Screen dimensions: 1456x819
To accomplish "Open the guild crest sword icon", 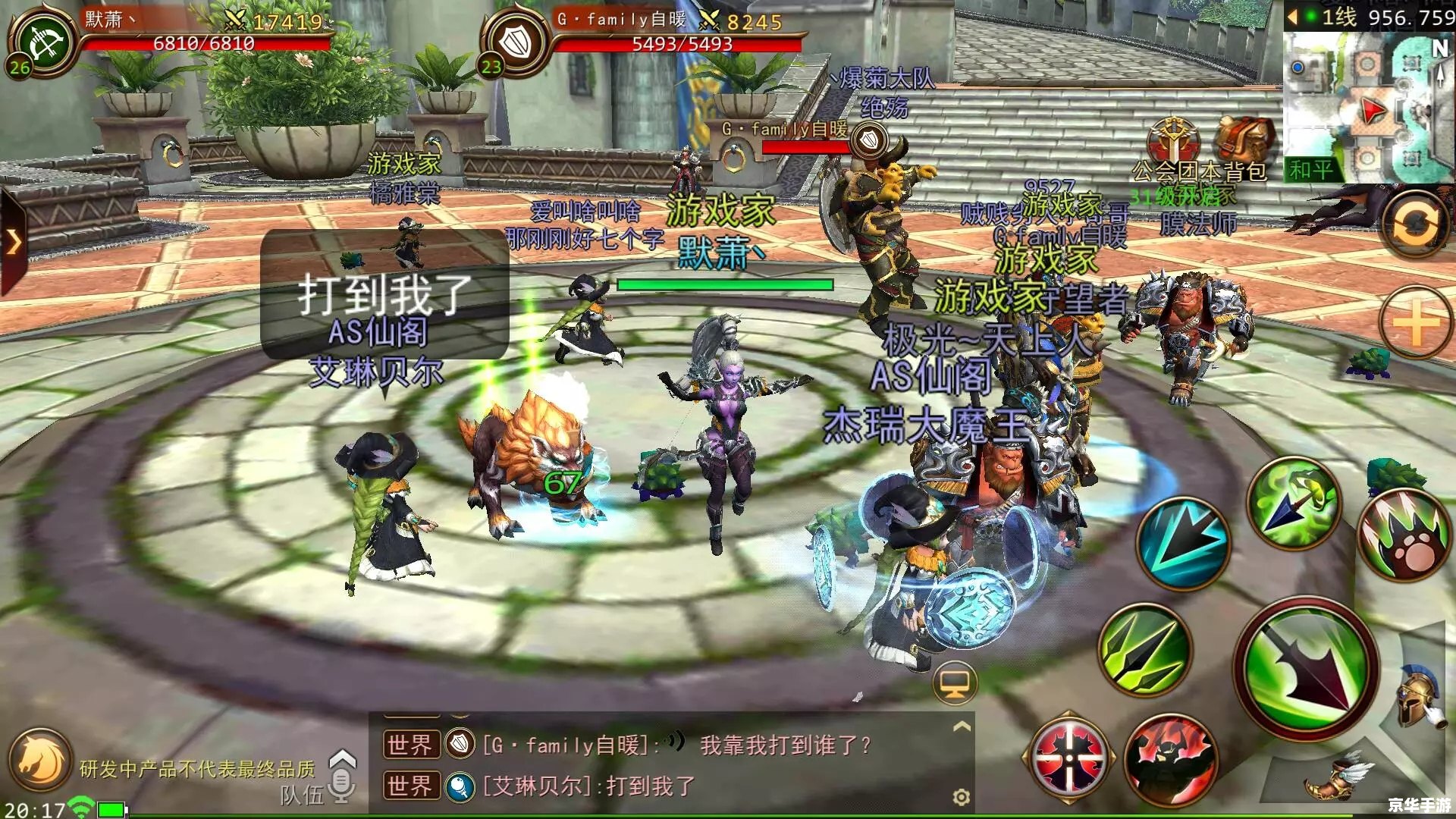I will click(x=1173, y=140).
